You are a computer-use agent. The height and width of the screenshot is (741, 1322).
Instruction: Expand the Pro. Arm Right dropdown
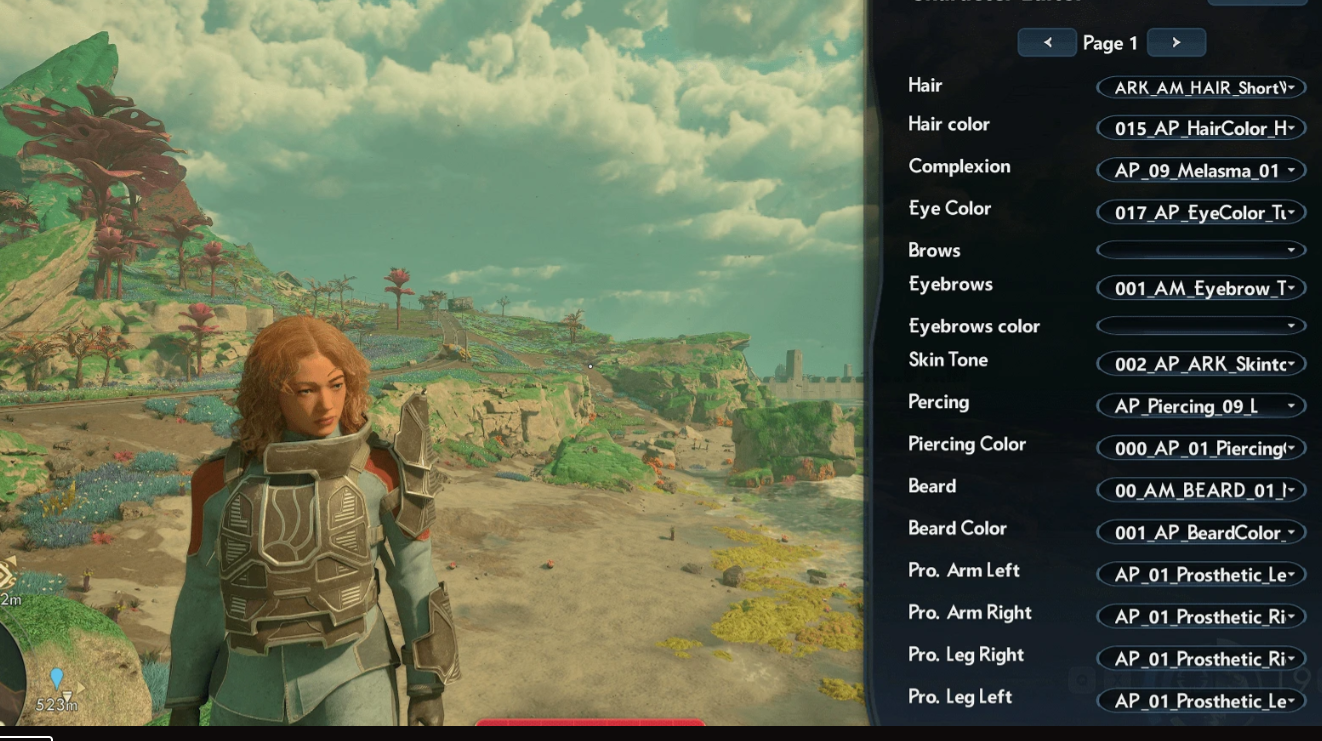tap(1201, 616)
